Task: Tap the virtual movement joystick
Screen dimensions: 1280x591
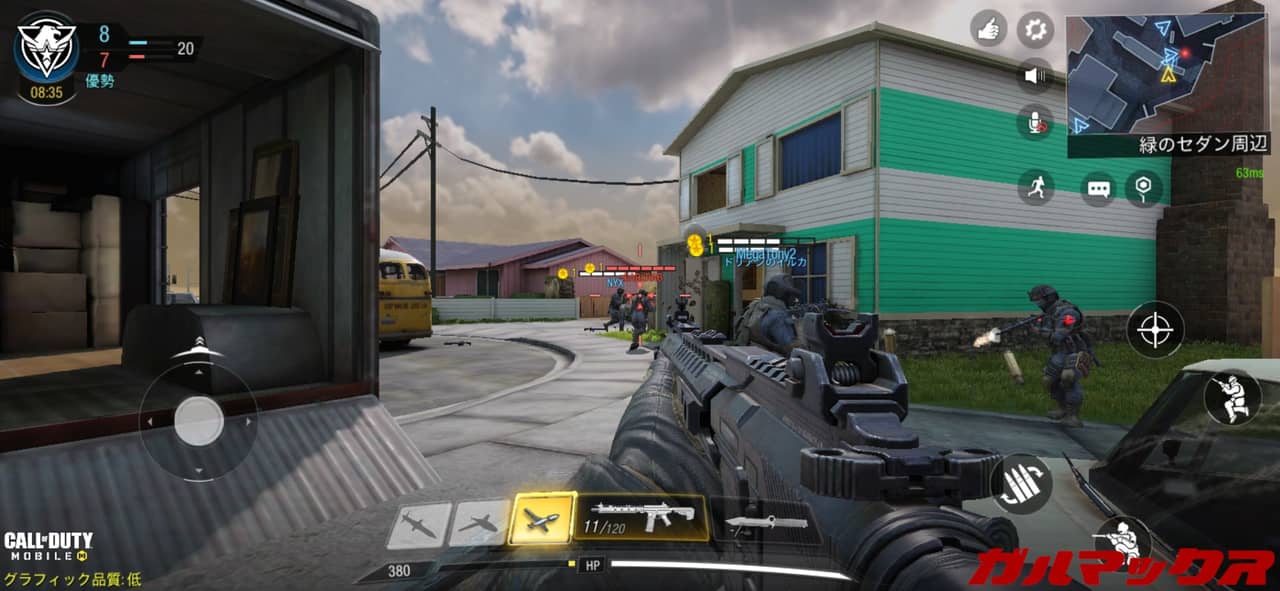Action: coord(199,421)
